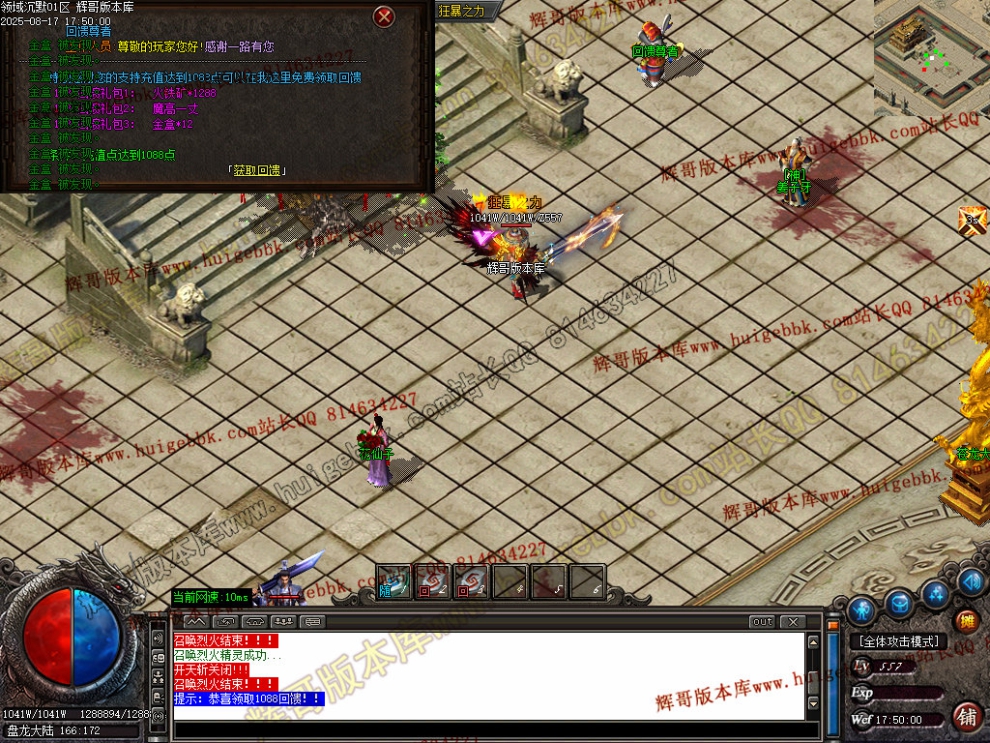Close the 回馈尊者 dialogue panel
The height and width of the screenshot is (743, 990).
[x=383, y=17]
